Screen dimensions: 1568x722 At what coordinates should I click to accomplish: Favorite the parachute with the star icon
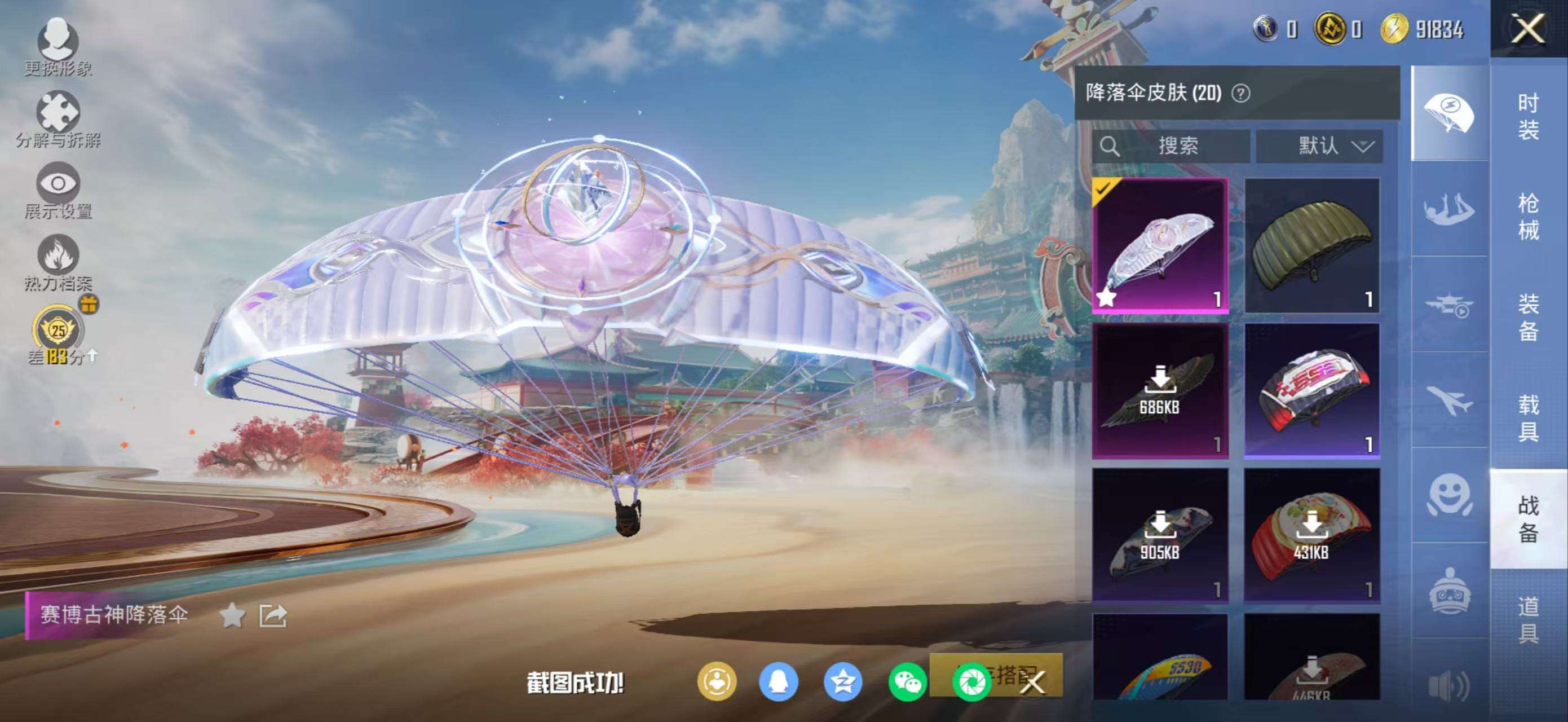click(x=232, y=616)
